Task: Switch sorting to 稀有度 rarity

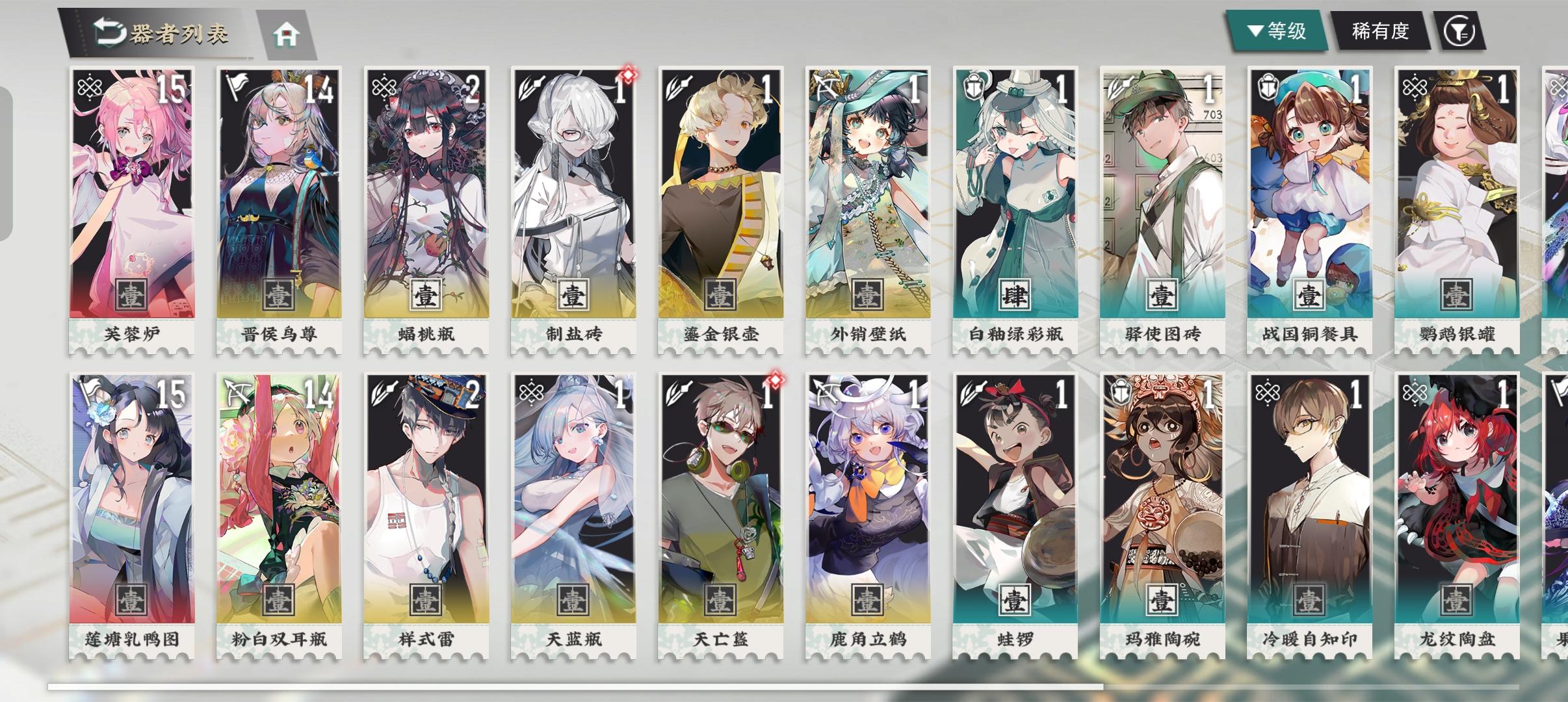Action: (x=1381, y=31)
